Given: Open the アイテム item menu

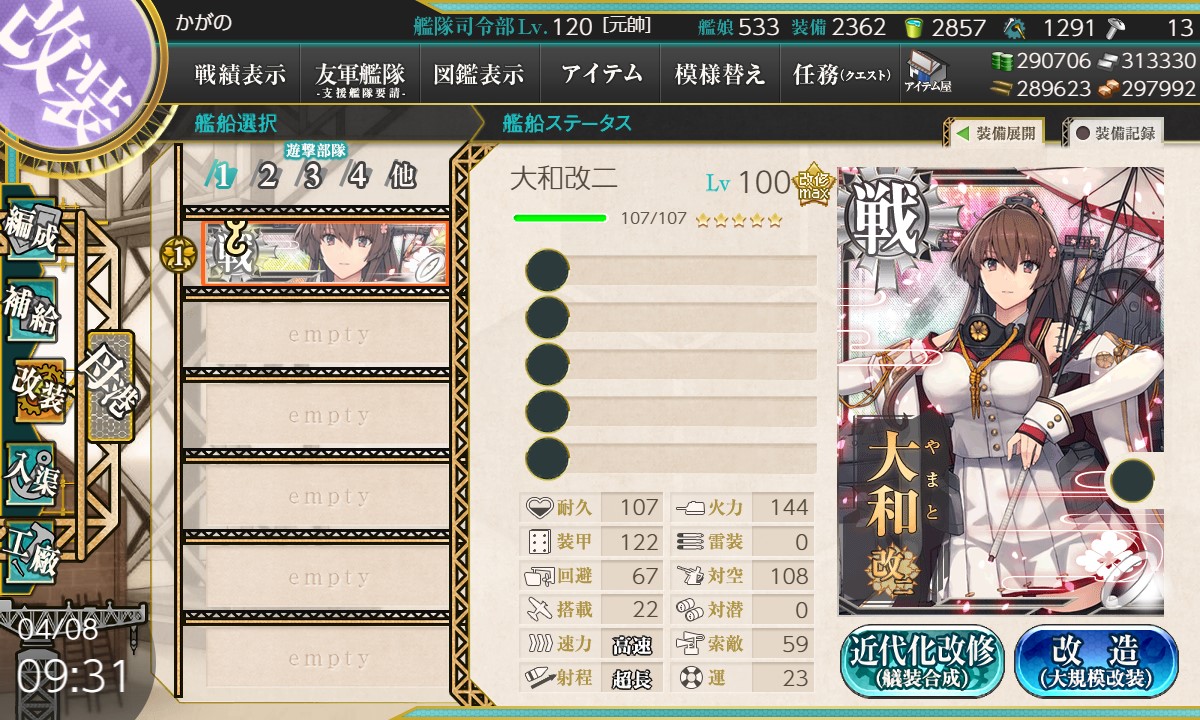Looking at the screenshot, I should [601, 74].
